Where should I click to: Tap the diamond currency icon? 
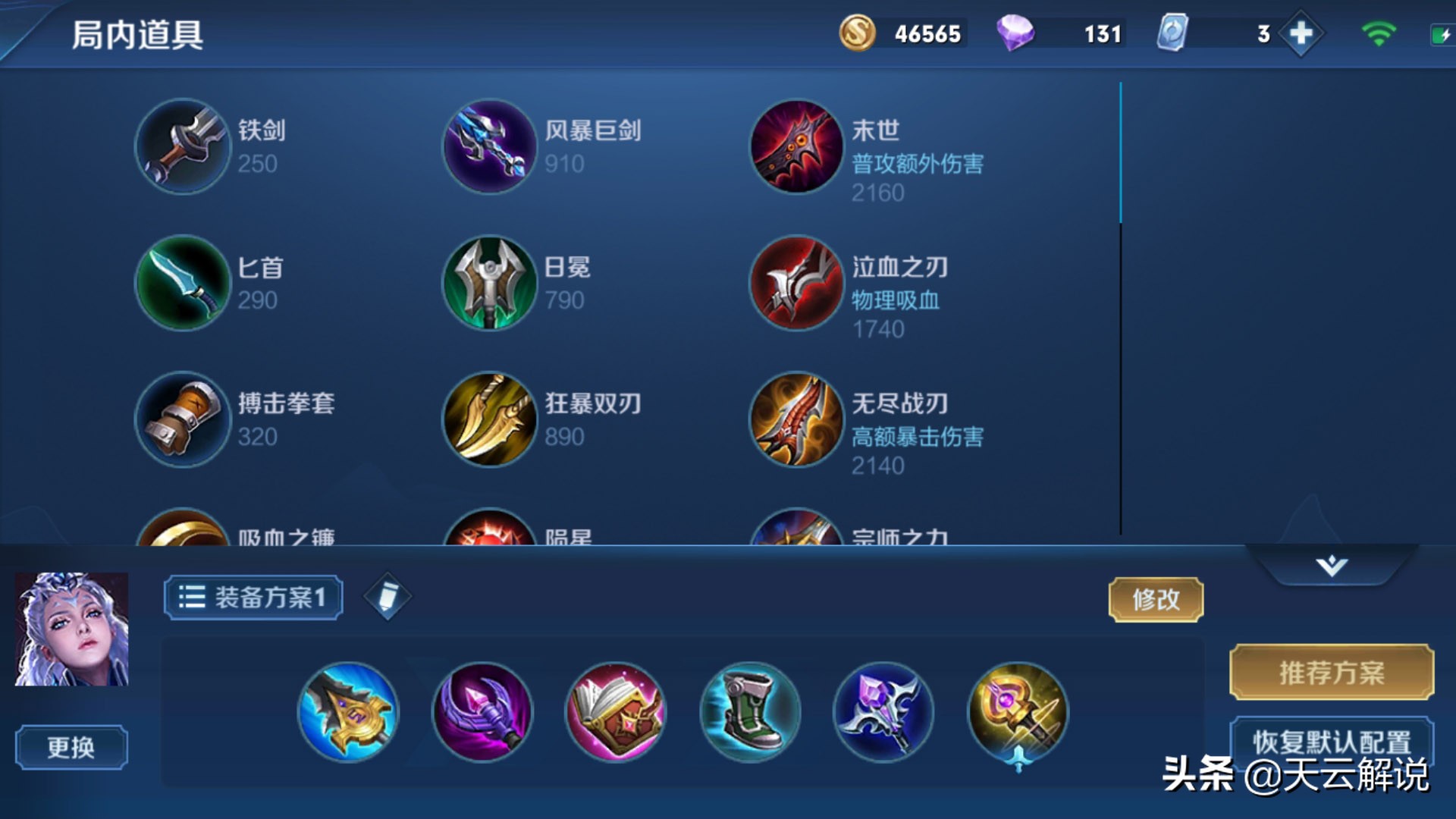(1016, 33)
